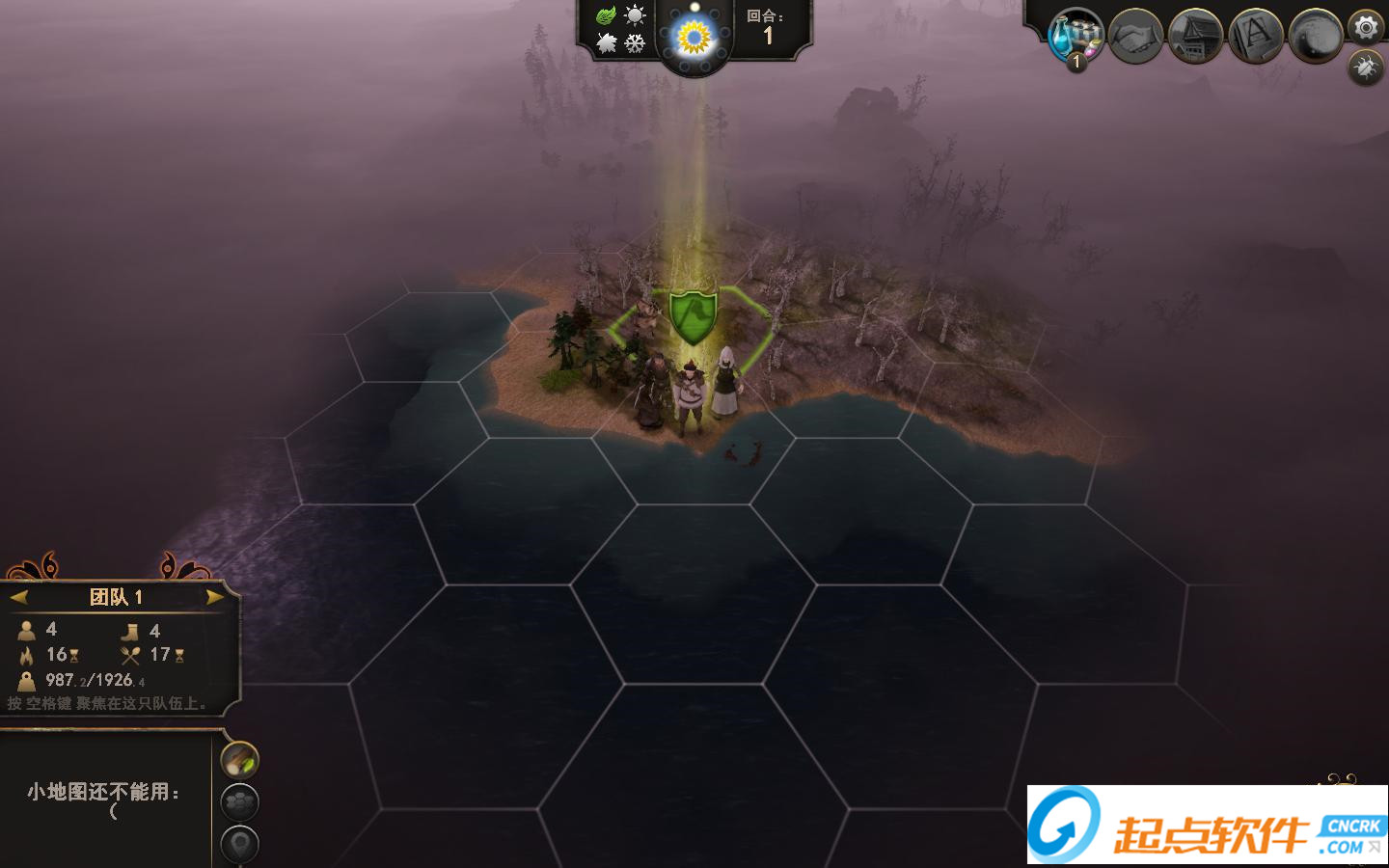The height and width of the screenshot is (868, 1389).
Task: Click the dark sphere icon
Action: (x=1315, y=37)
